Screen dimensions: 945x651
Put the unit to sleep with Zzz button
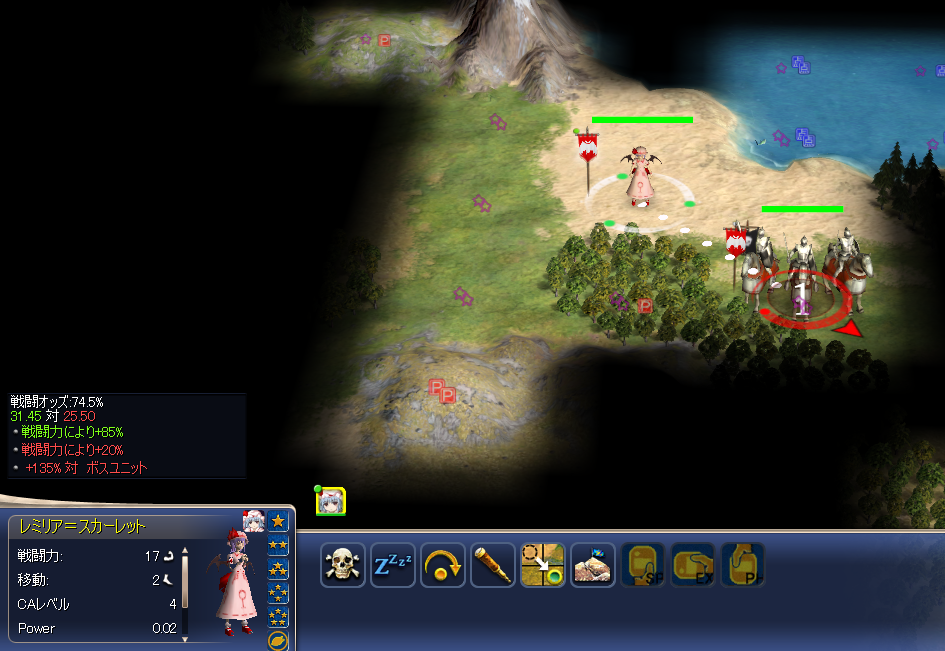(392, 565)
